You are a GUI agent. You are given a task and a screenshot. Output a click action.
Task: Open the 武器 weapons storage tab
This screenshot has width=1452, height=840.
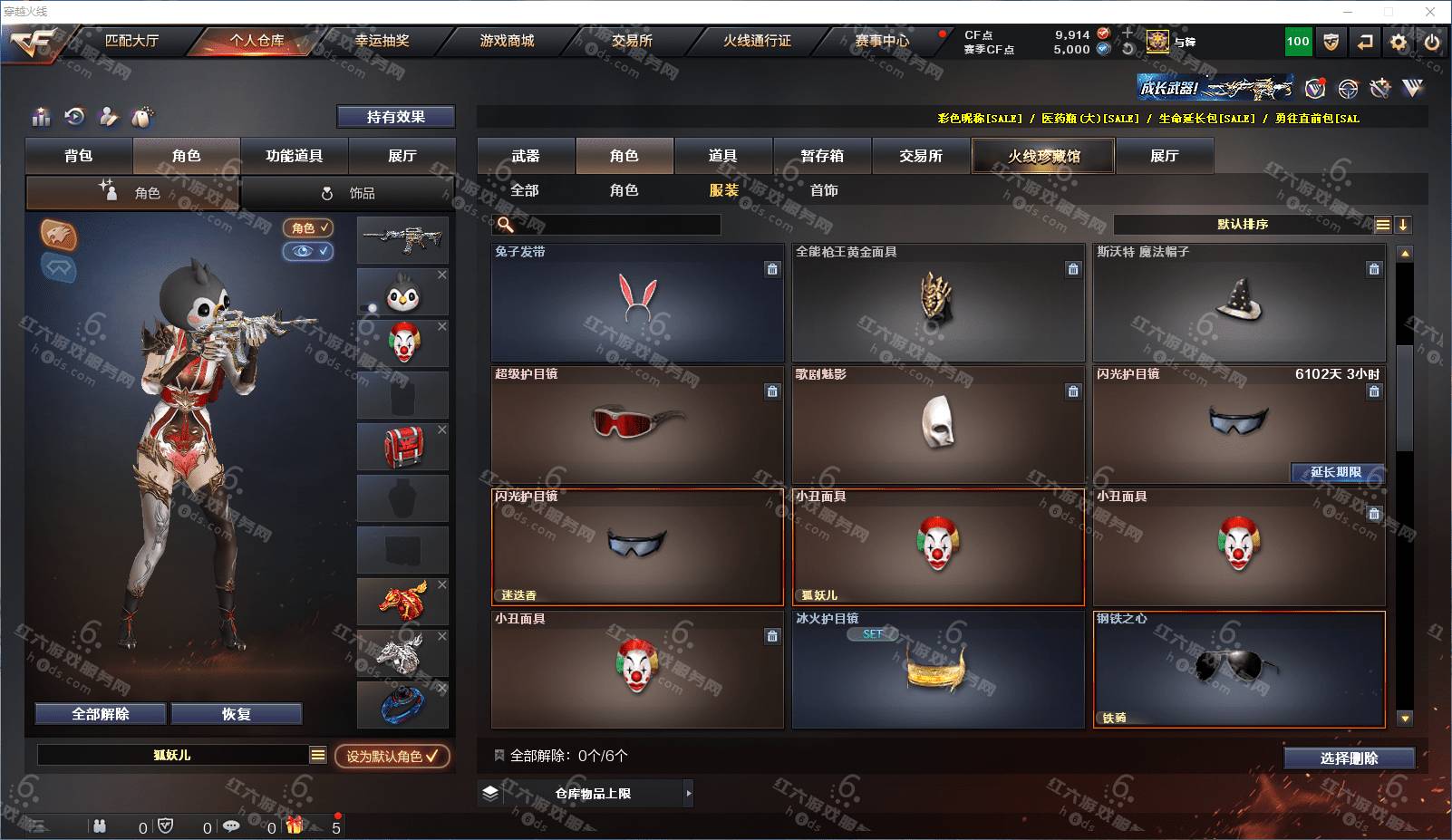(x=526, y=156)
